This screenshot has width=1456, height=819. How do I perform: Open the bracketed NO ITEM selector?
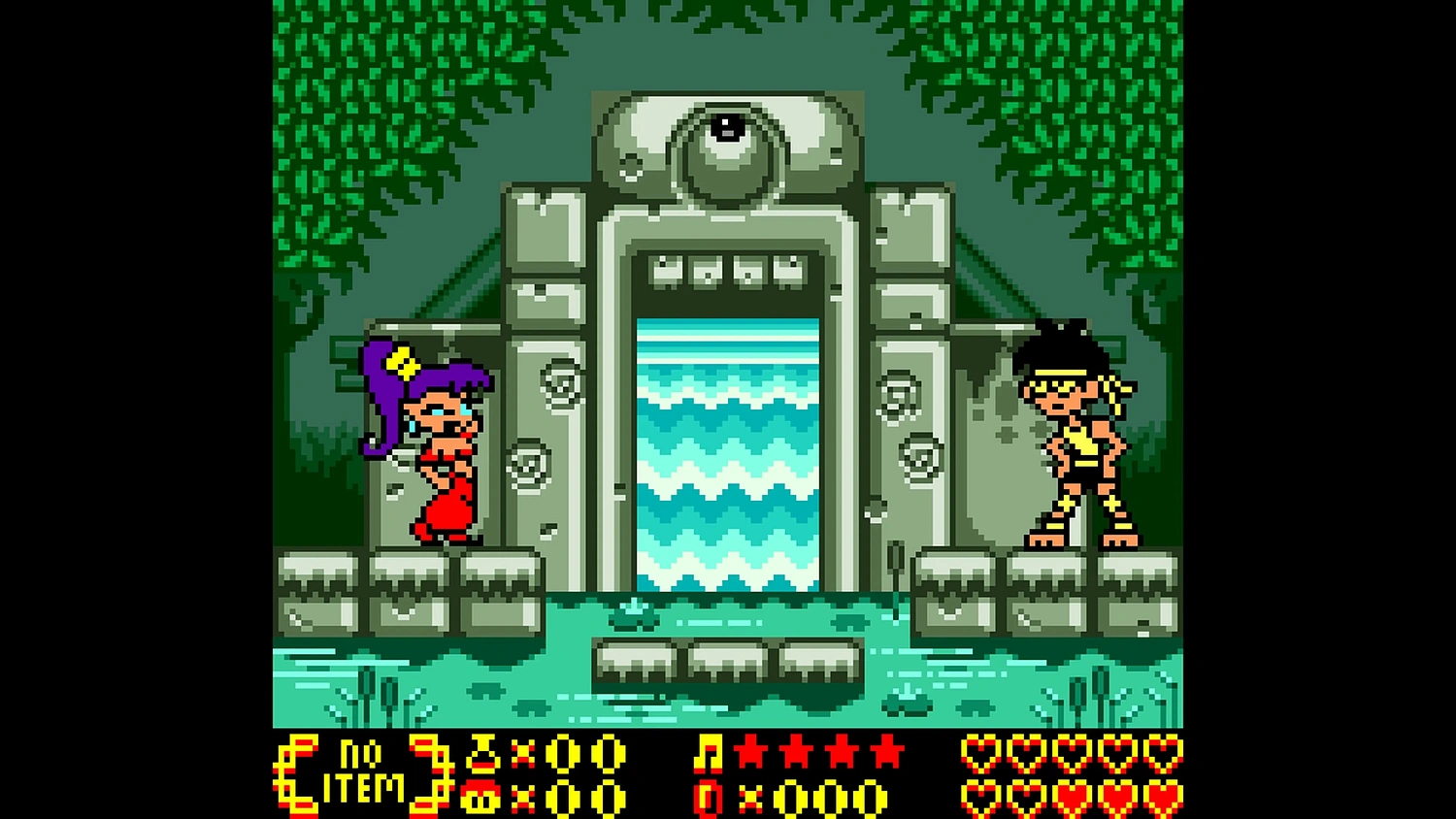pyautogui.click(x=367, y=773)
